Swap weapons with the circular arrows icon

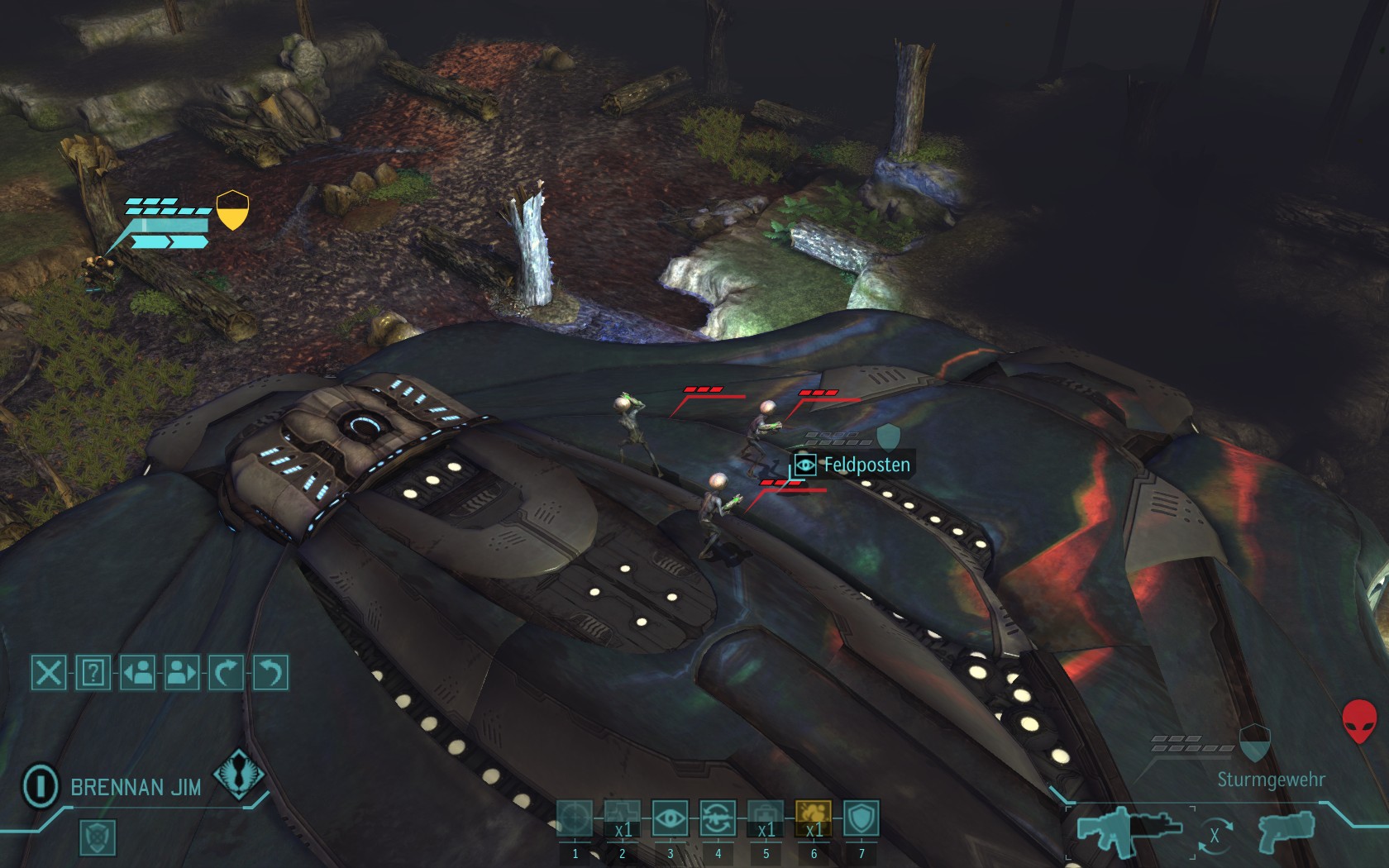(x=1214, y=836)
